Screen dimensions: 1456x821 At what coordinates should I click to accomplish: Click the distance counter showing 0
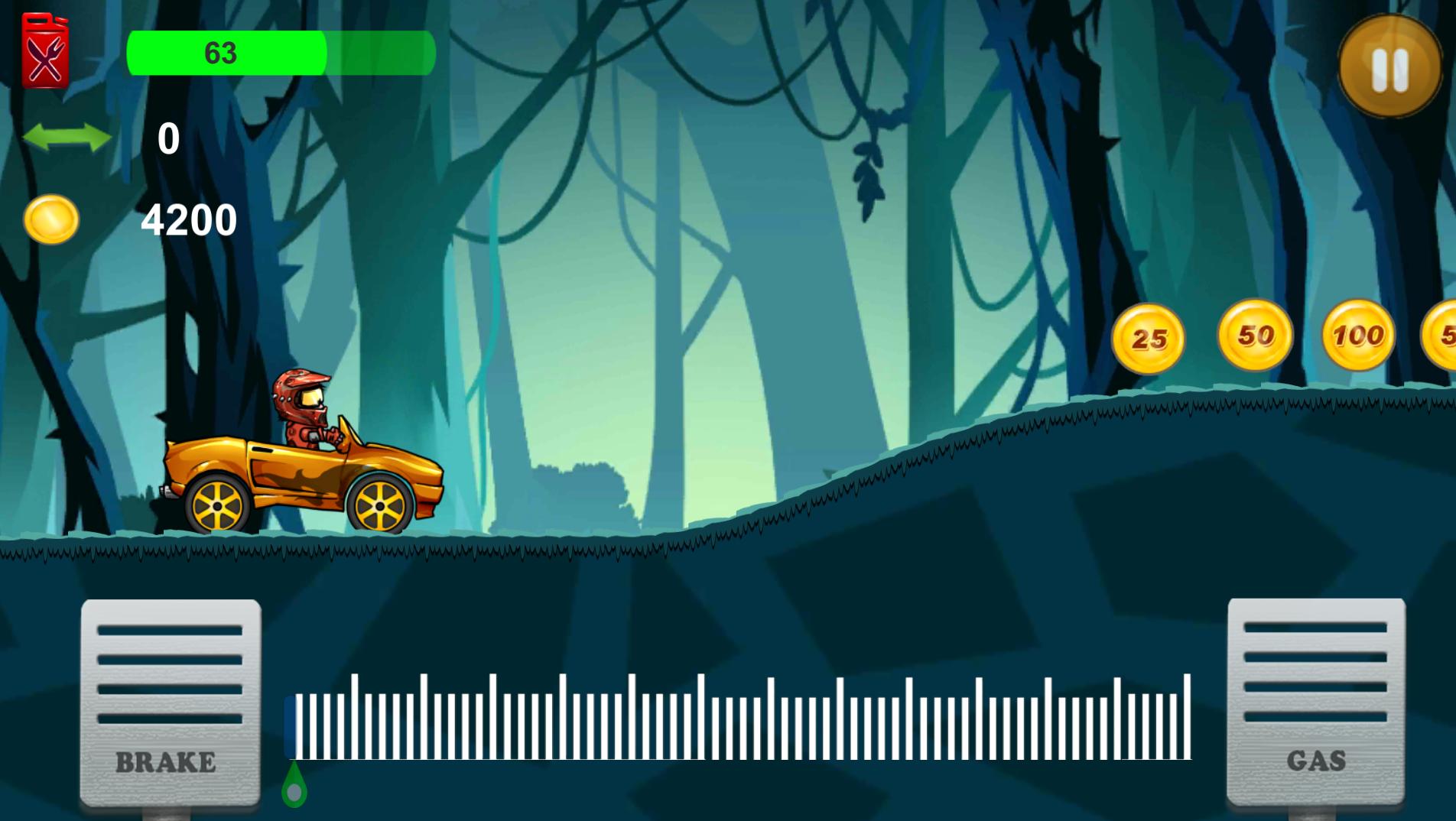167,139
